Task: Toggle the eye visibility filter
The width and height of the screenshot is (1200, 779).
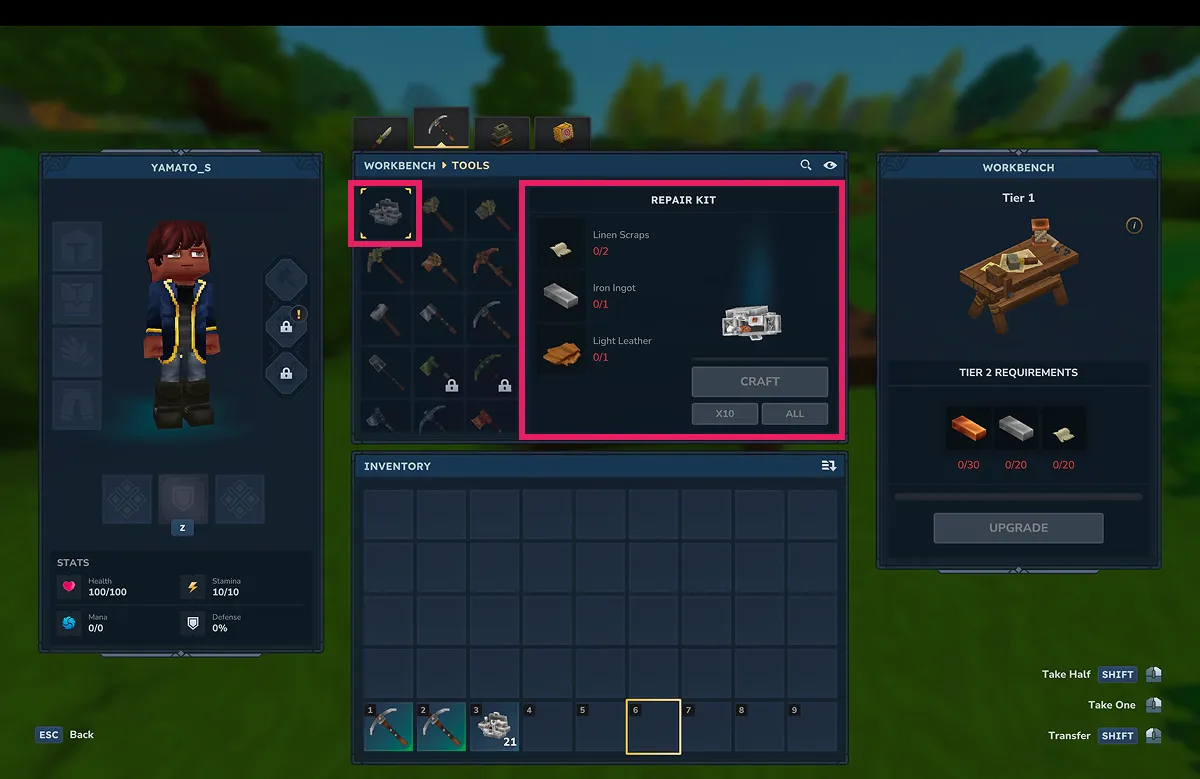Action: click(830, 165)
